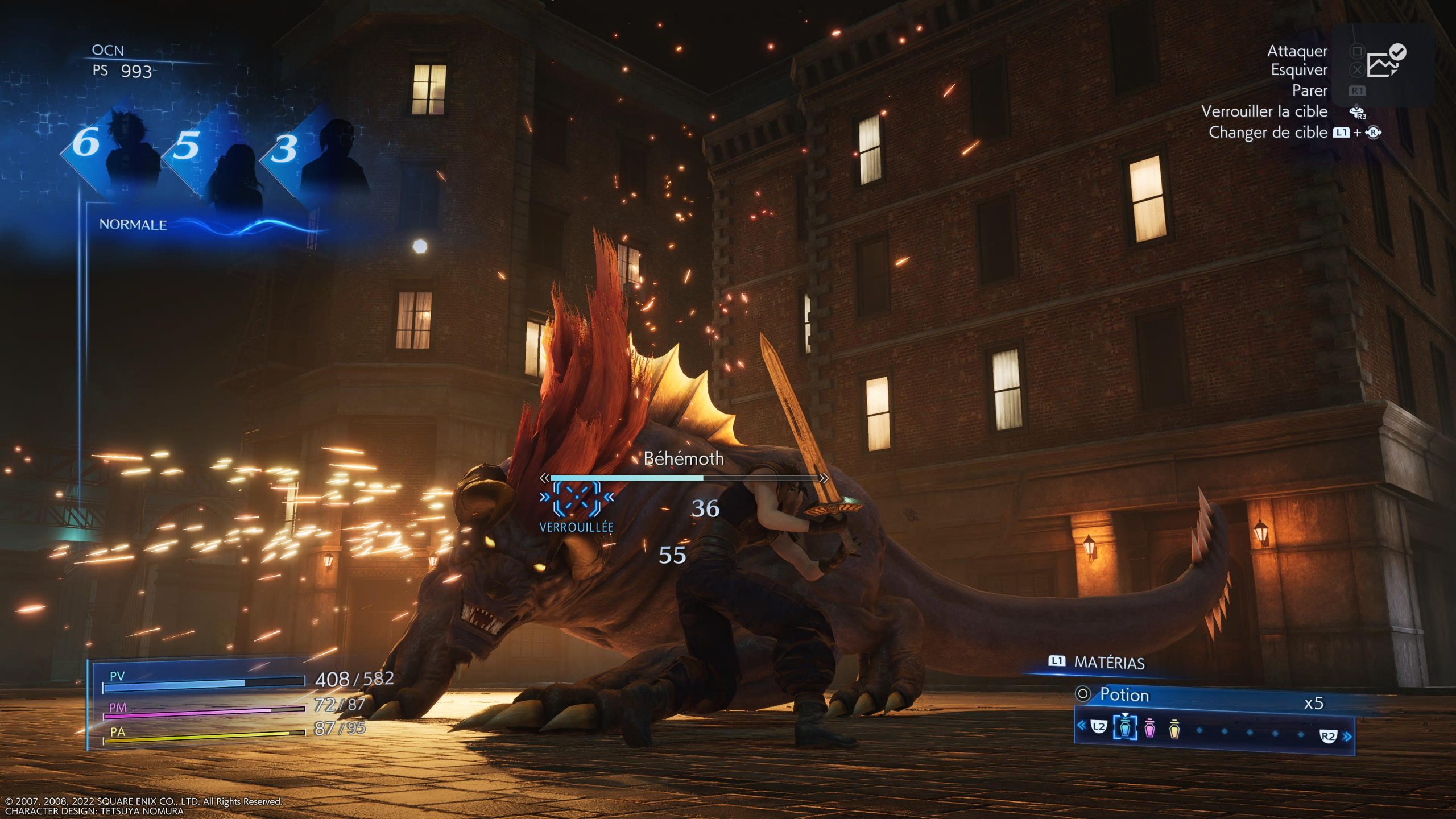Screen dimensions: 1456x819
Task: Select the blue Potion item slot
Action: (x=1124, y=727)
